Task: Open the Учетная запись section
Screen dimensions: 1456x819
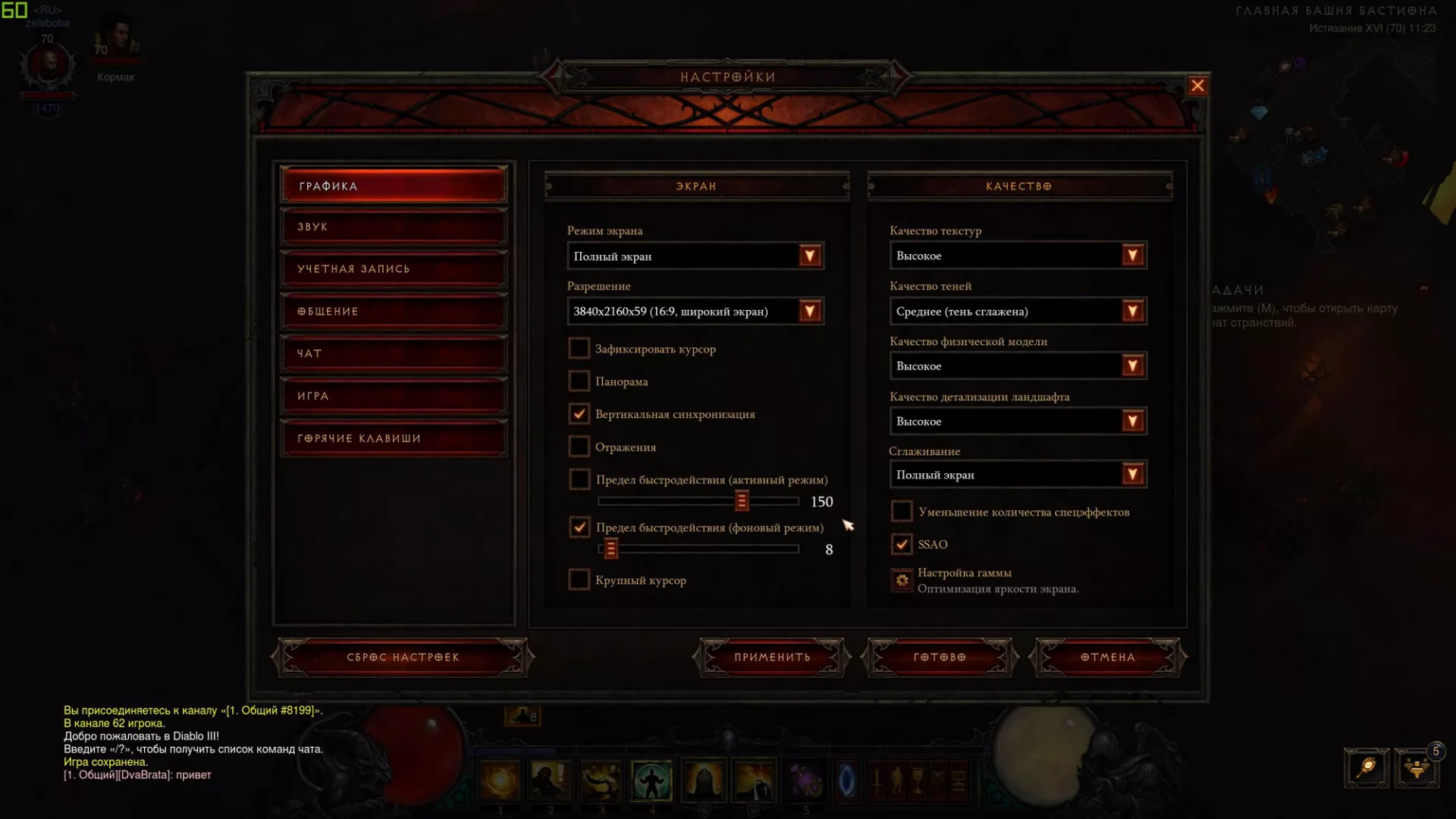Action: point(394,269)
